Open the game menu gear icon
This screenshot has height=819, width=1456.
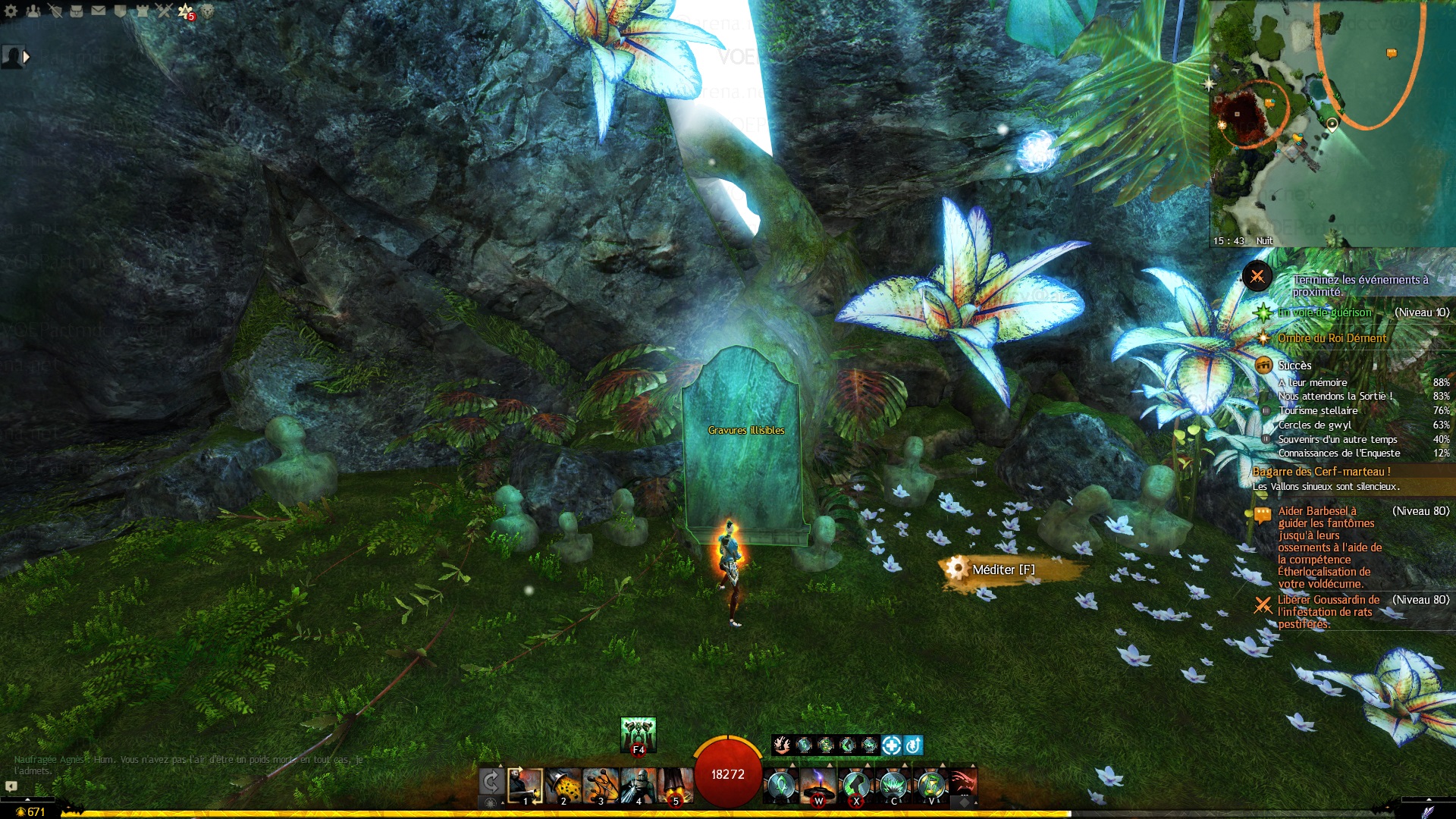pyautogui.click(x=11, y=11)
